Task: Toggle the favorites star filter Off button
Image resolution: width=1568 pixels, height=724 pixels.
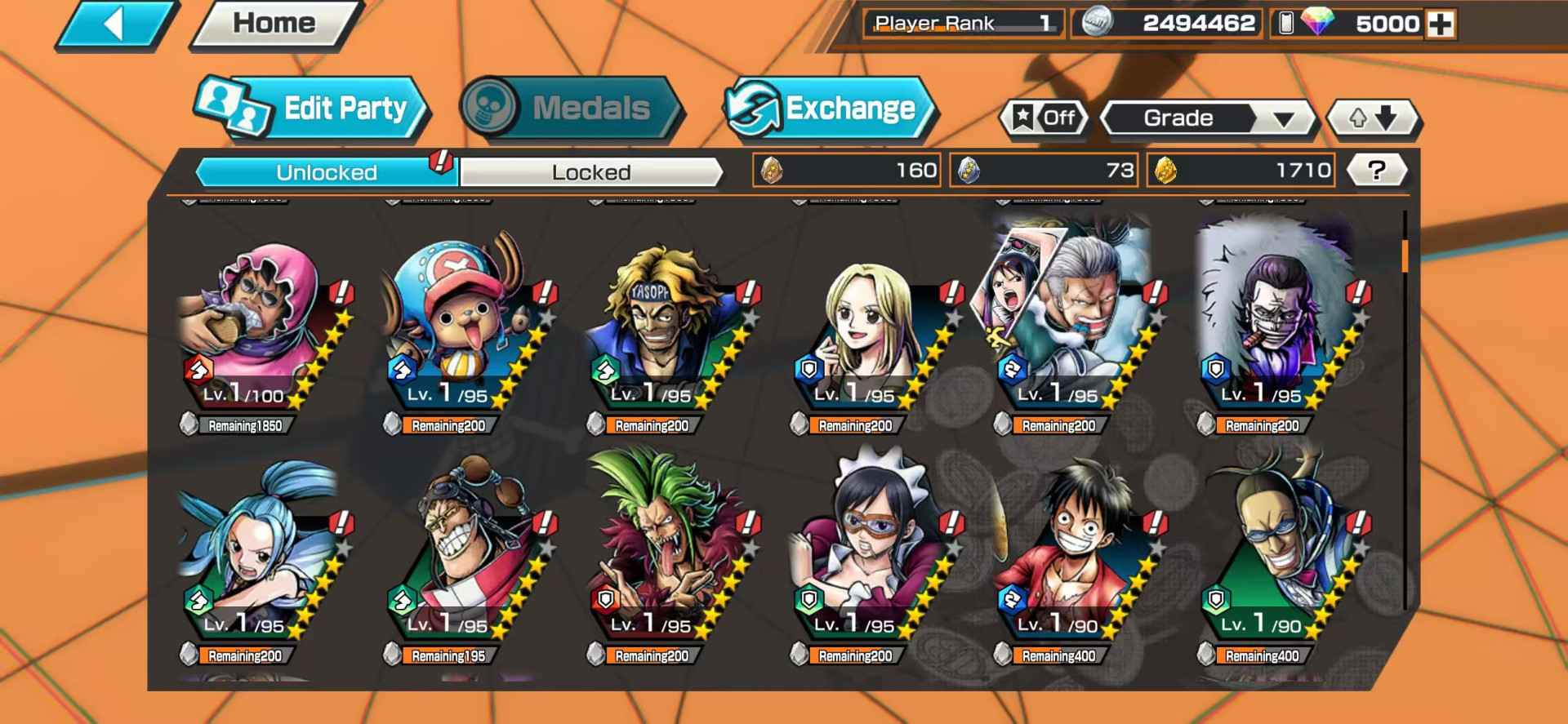Action: (x=1044, y=118)
